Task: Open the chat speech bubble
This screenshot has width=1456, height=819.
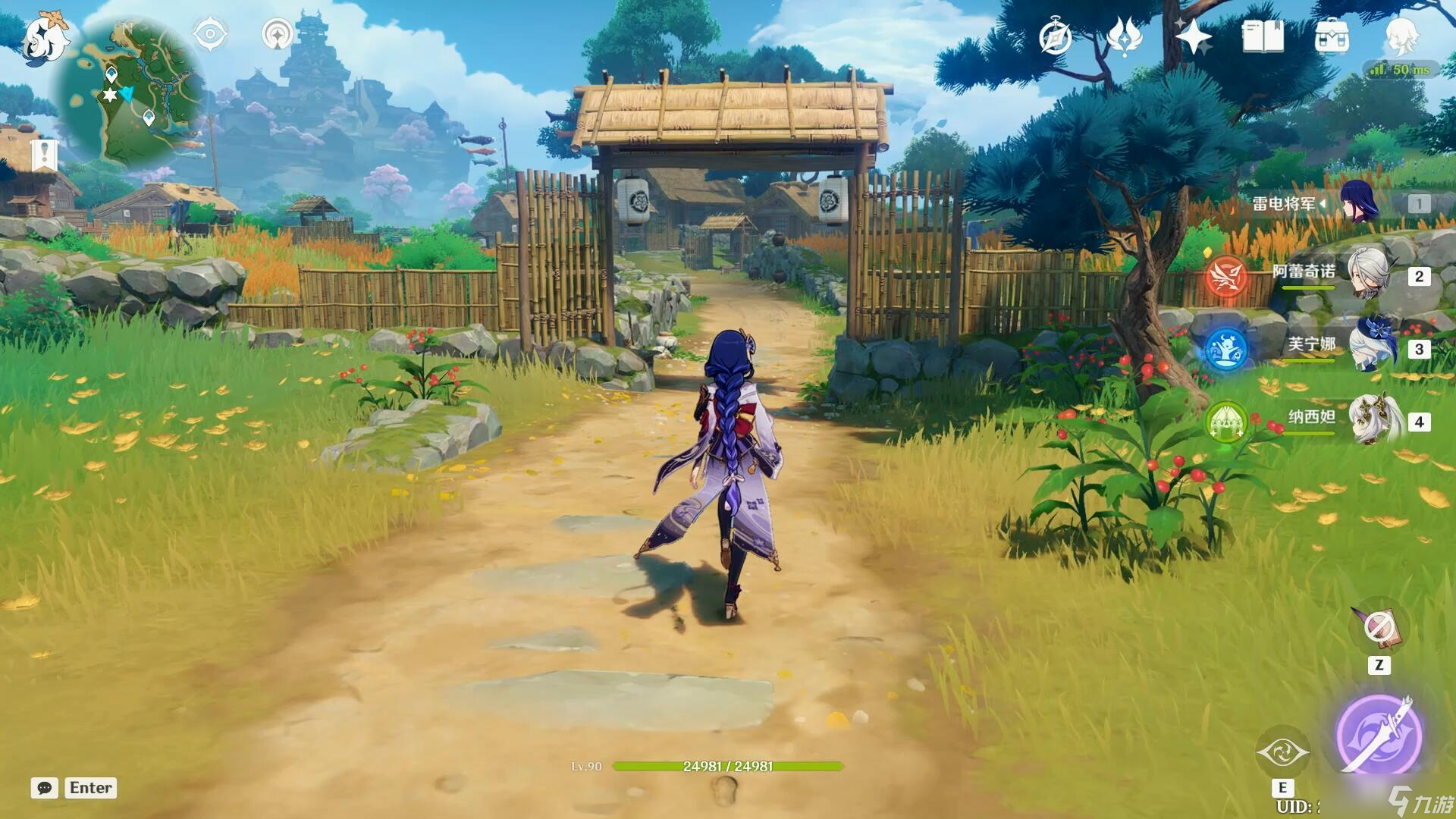Action: pyautogui.click(x=45, y=788)
